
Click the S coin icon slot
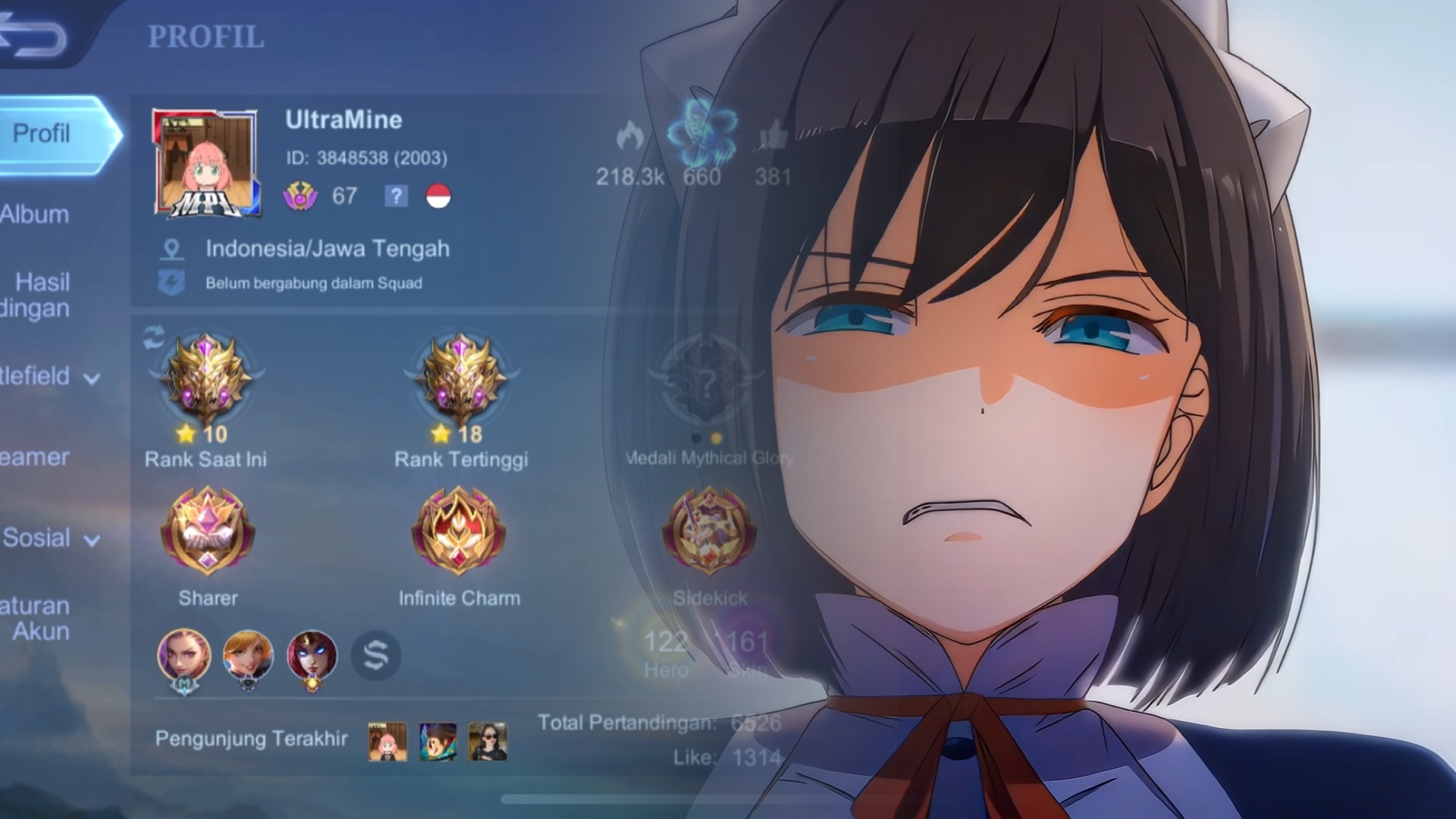click(x=376, y=655)
